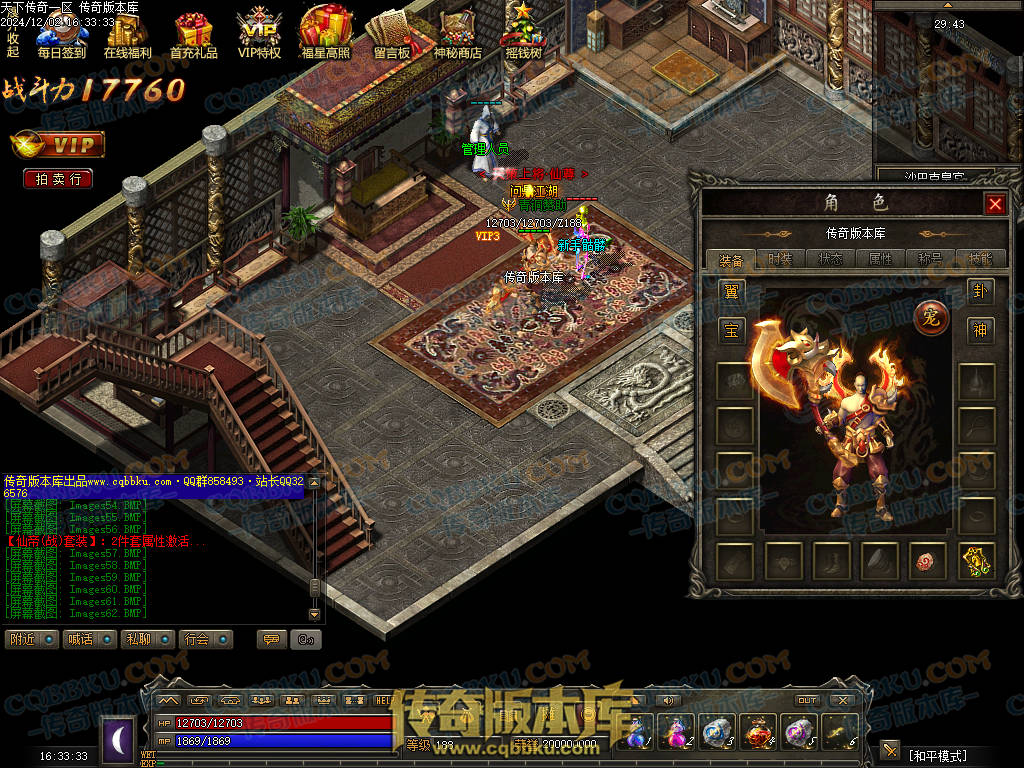Viewport: 1024px width, 768px height.
Task: Switch to the 时装 fashion tab
Action: [781, 259]
